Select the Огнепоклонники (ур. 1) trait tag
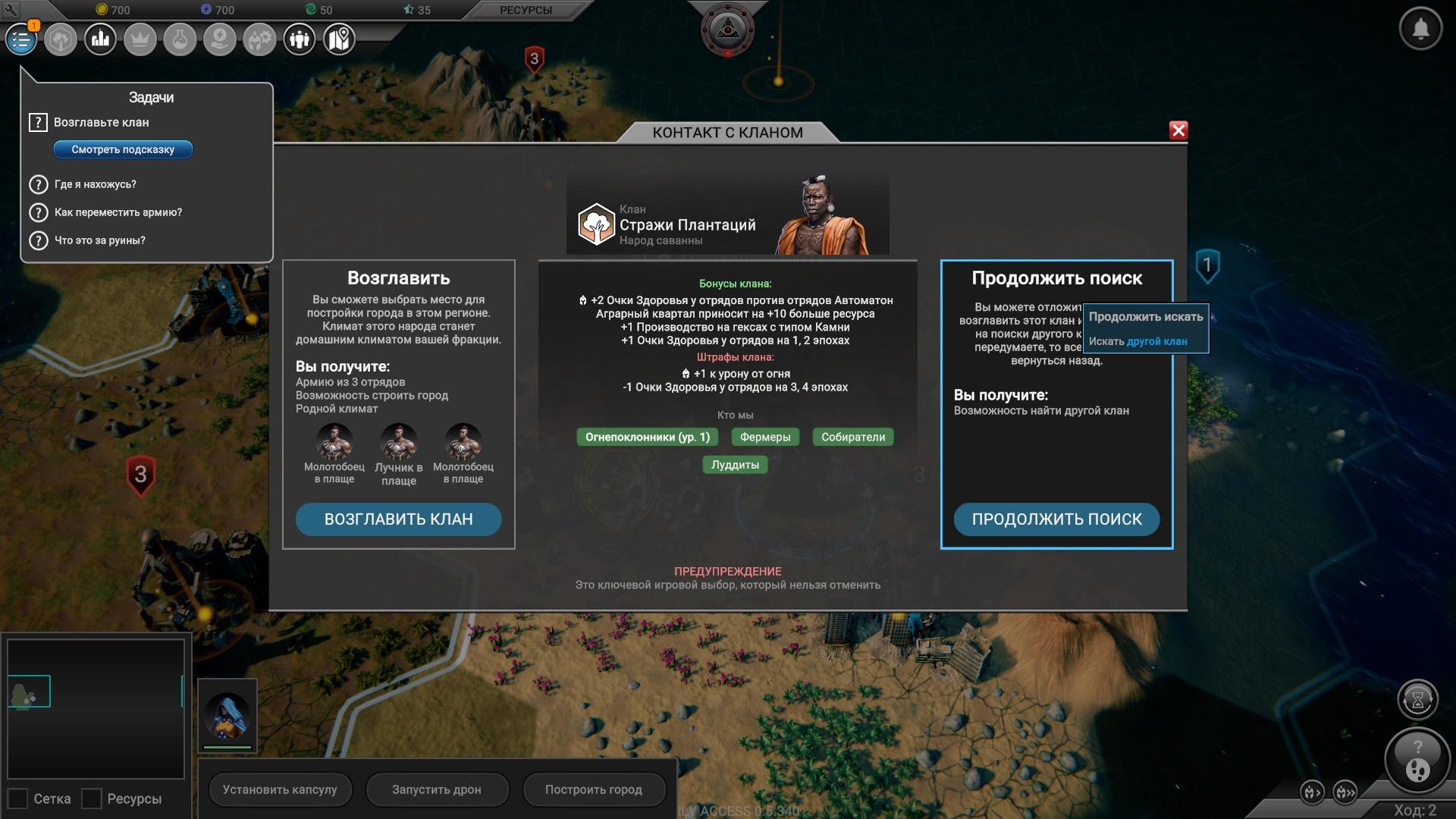The height and width of the screenshot is (819, 1456). tap(648, 437)
